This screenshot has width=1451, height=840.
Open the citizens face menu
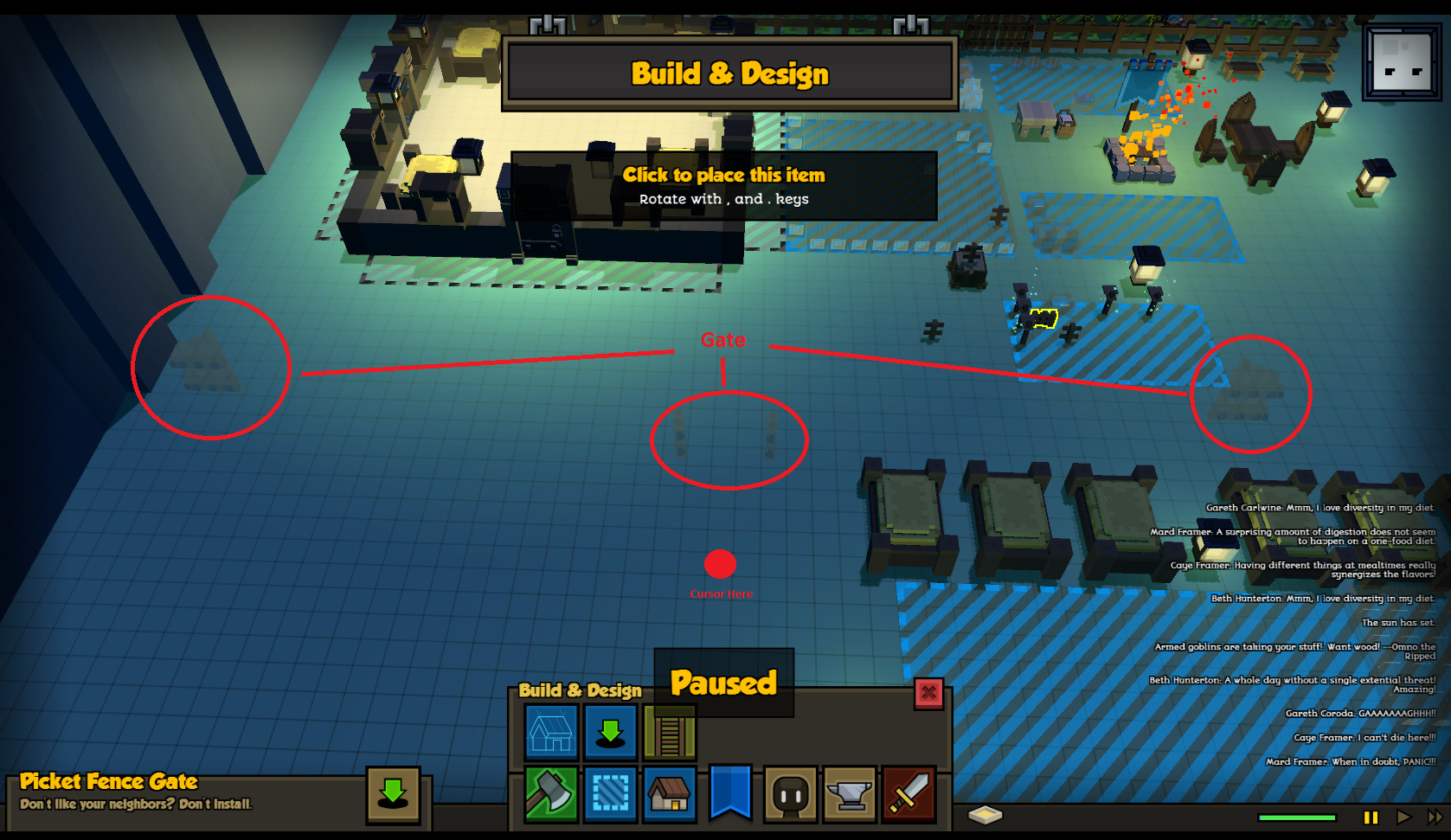click(791, 793)
